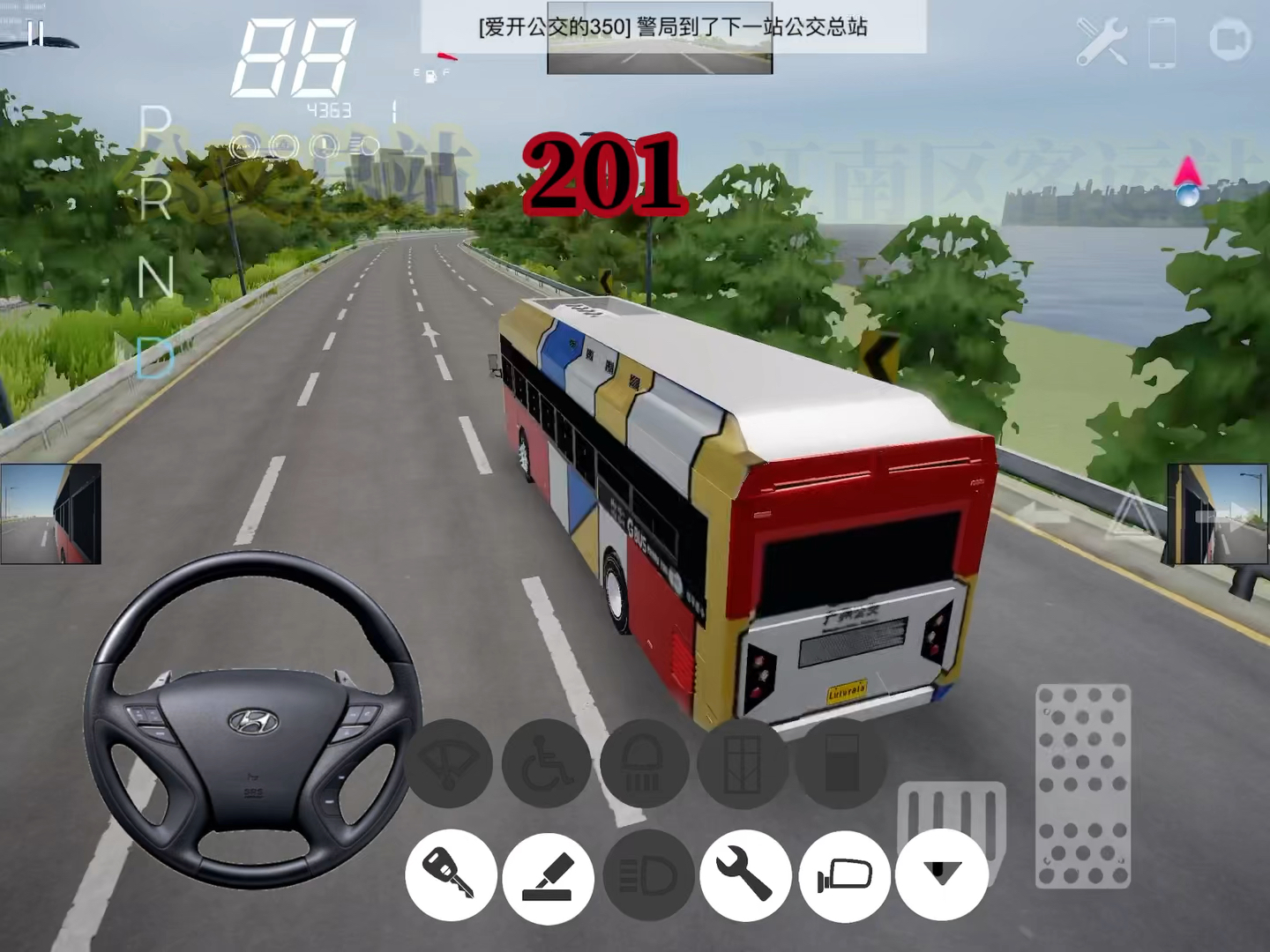Viewport: 1270px width, 952px height.
Task: Switch view with the camera icon
Action: point(1229,41)
